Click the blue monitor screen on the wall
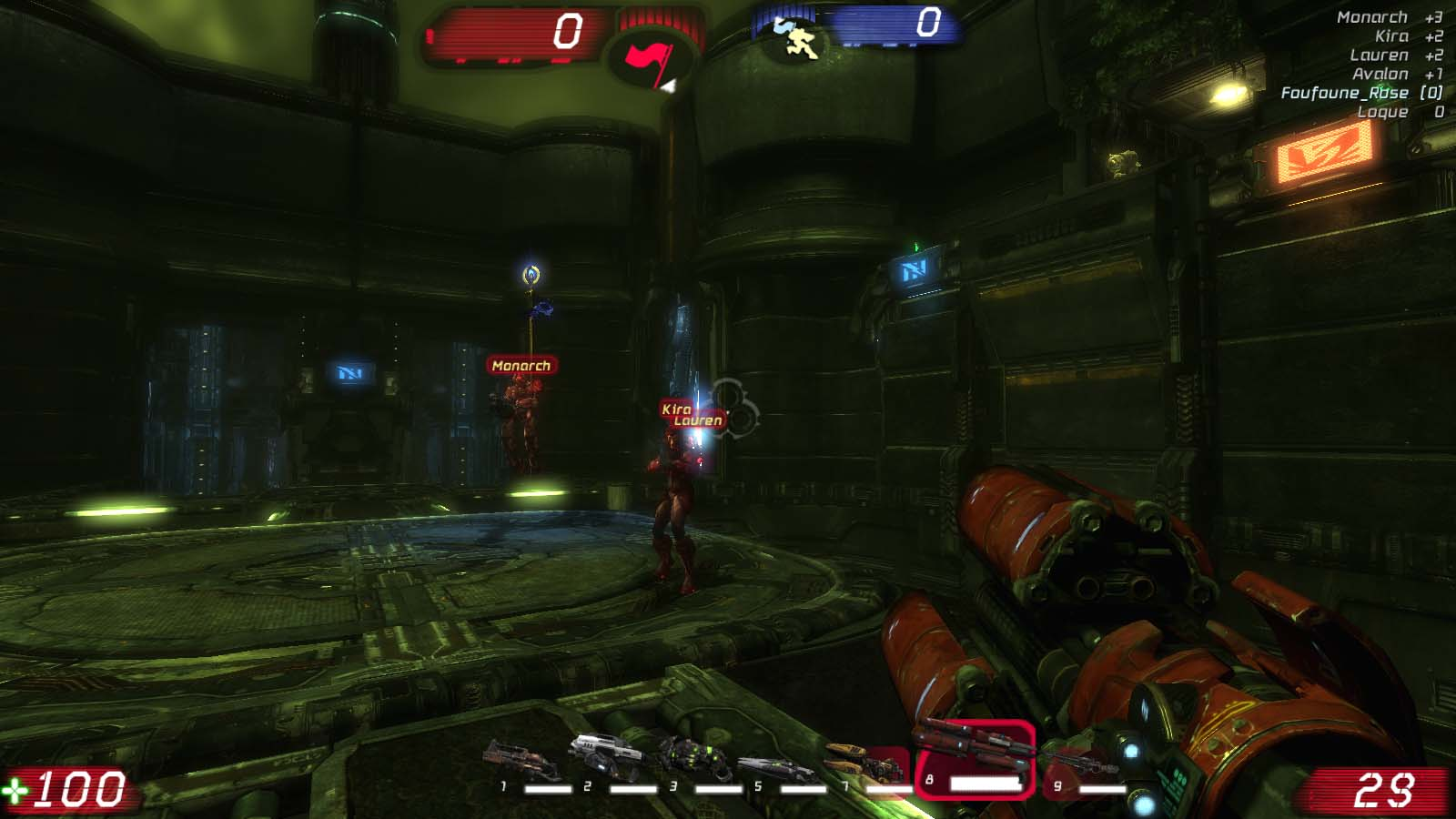1456x819 pixels. point(914,271)
